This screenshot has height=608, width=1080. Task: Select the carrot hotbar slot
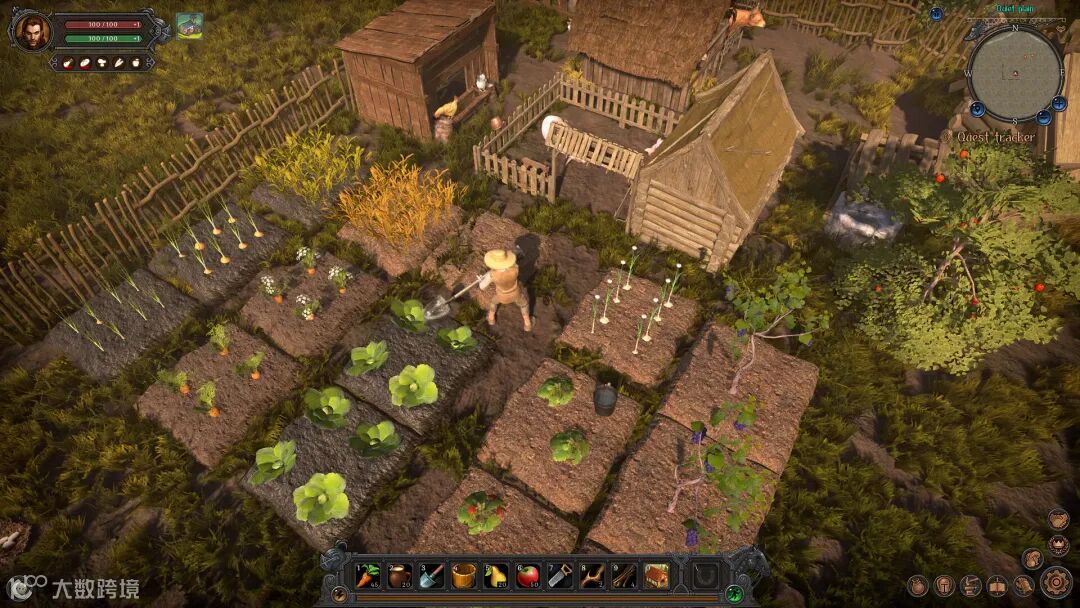pyautogui.click(x=369, y=576)
